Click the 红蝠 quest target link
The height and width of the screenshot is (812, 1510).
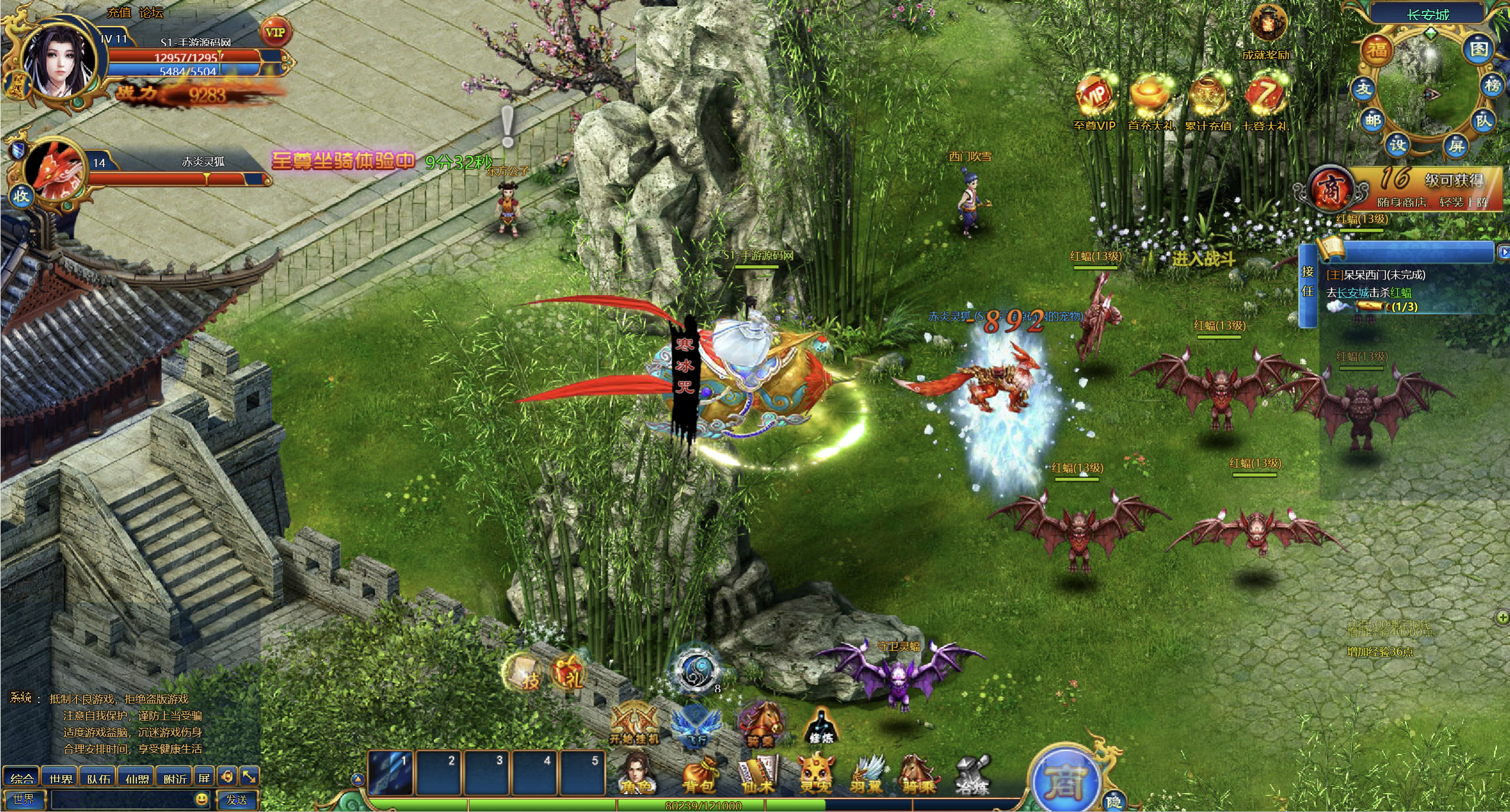[x=1401, y=293]
